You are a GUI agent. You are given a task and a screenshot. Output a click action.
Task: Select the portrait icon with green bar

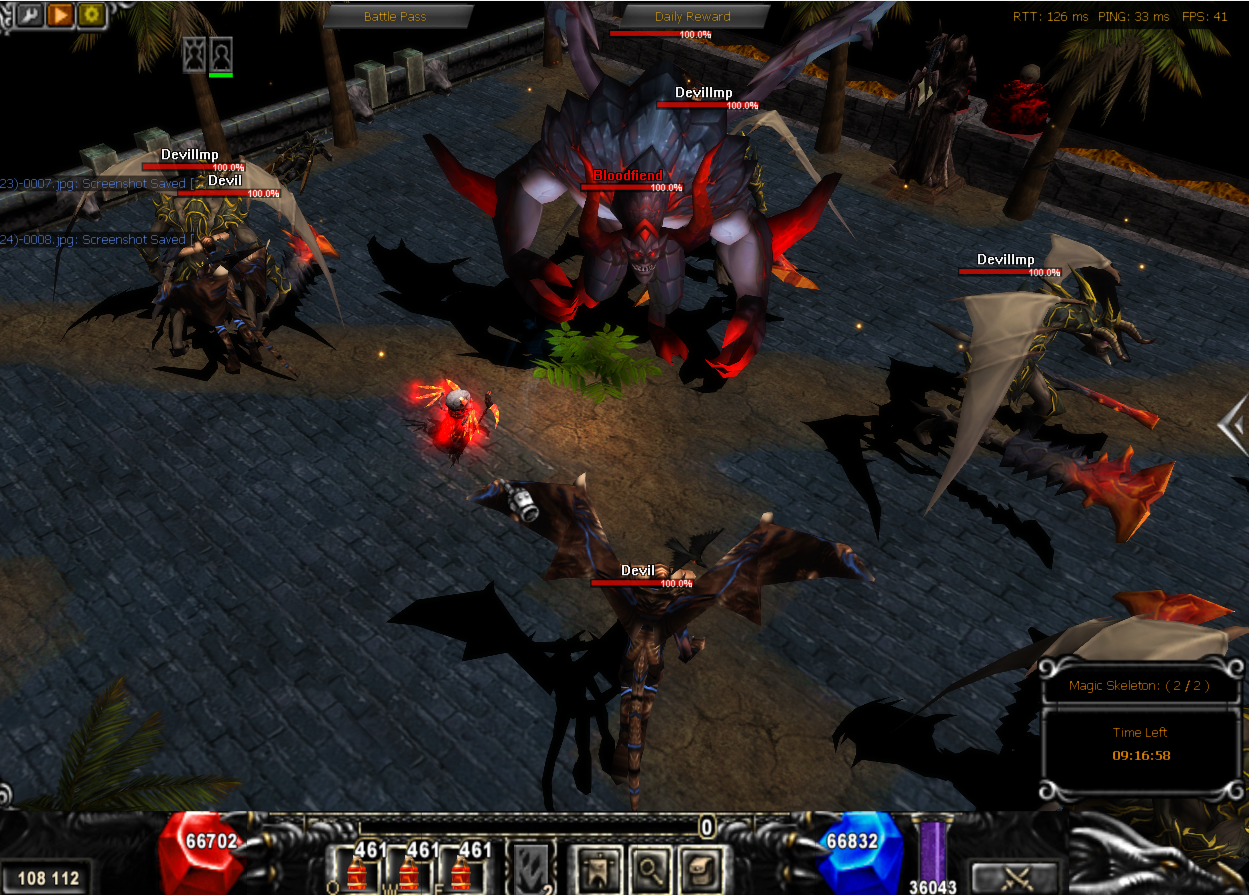pos(221,54)
